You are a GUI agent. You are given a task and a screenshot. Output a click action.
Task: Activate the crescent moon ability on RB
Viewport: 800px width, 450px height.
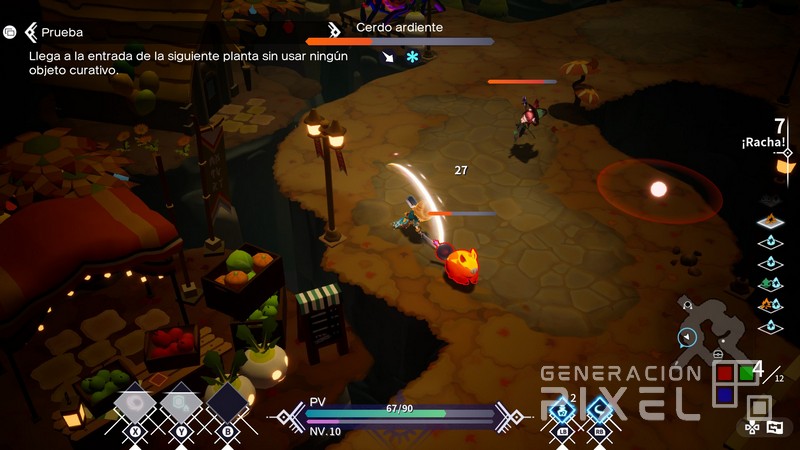pyautogui.click(x=599, y=409)
